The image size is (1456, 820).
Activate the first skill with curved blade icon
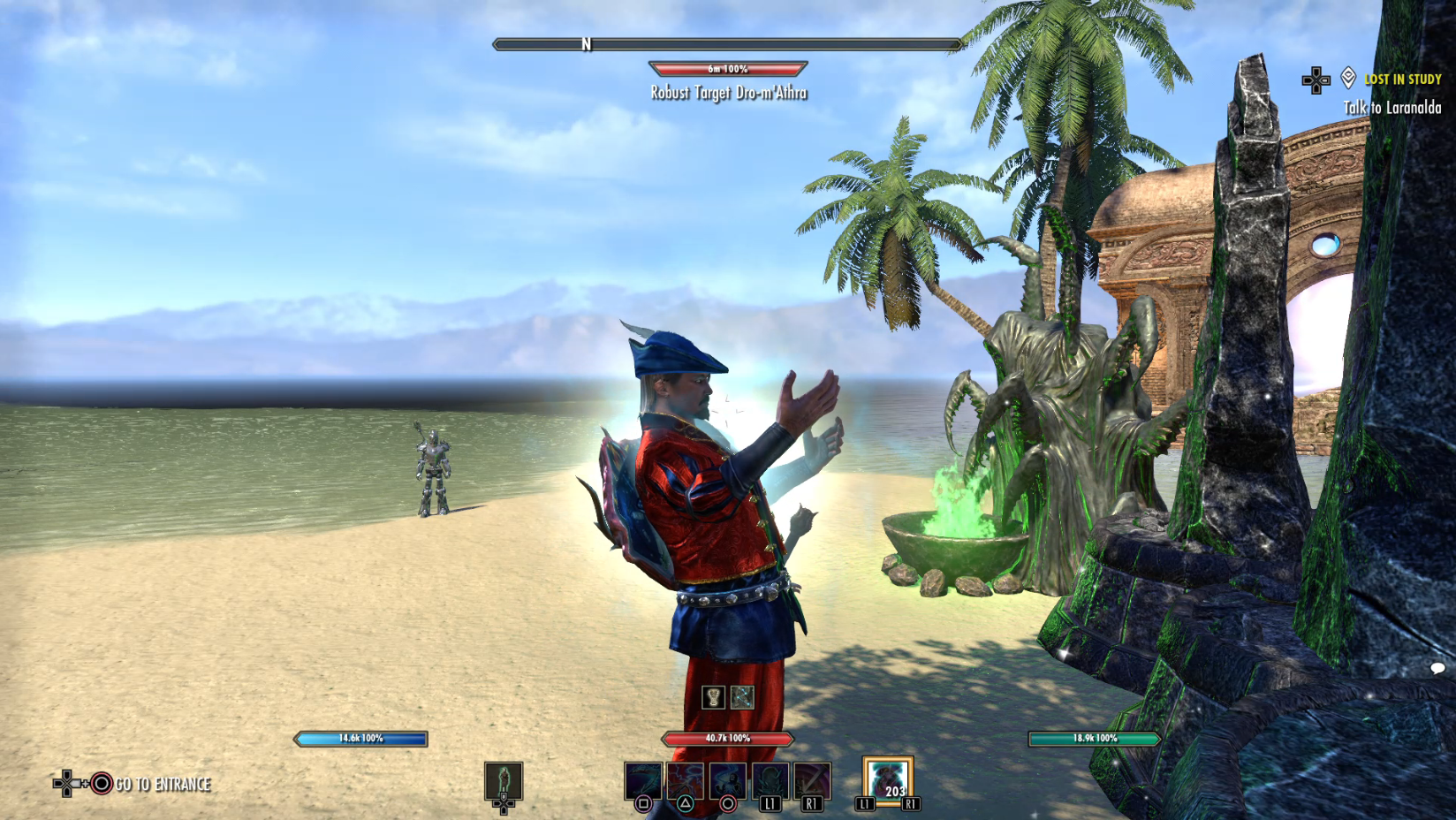pos(643,781)
